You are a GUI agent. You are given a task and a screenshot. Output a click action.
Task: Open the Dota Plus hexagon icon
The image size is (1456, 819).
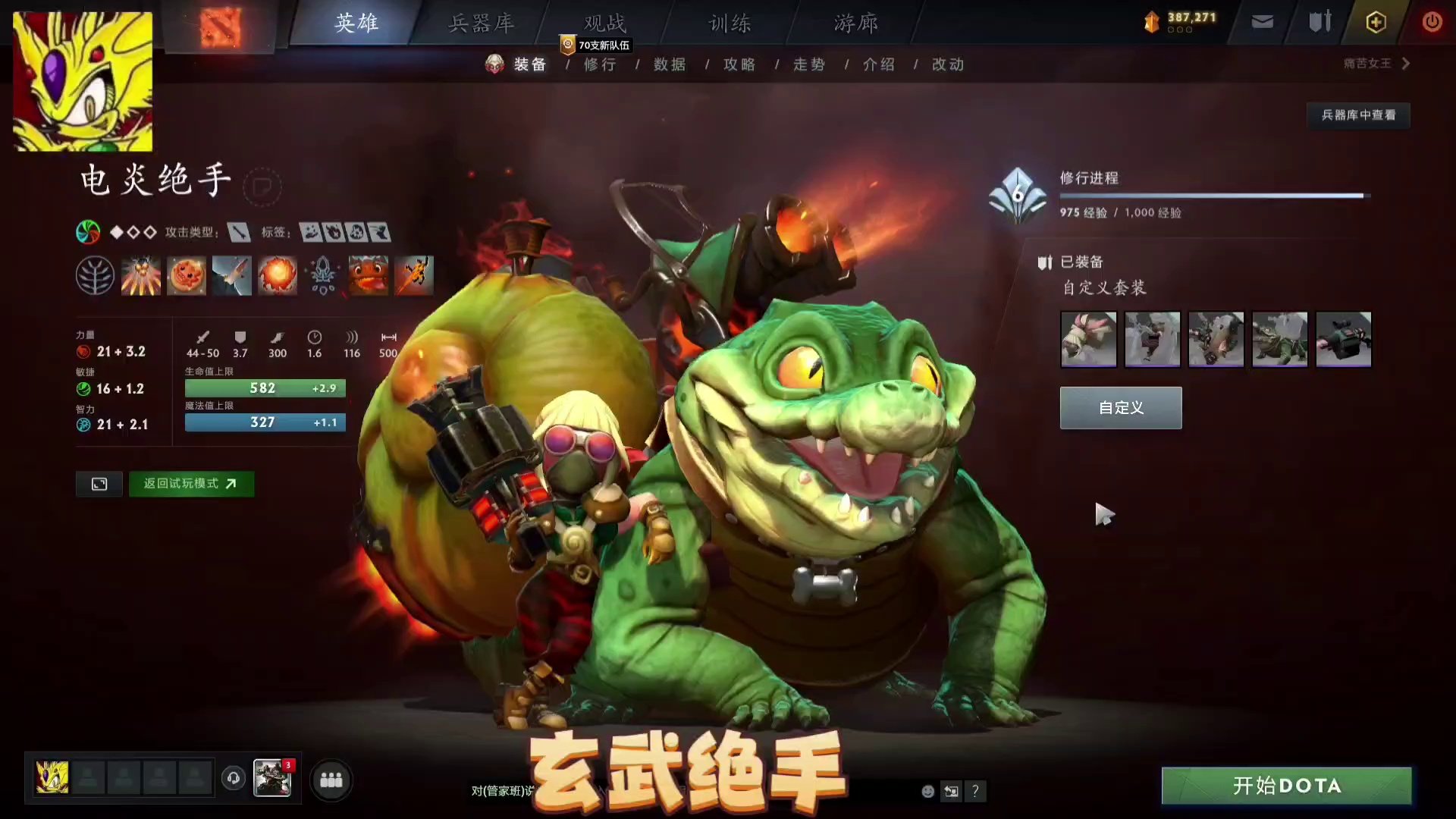1376,22
